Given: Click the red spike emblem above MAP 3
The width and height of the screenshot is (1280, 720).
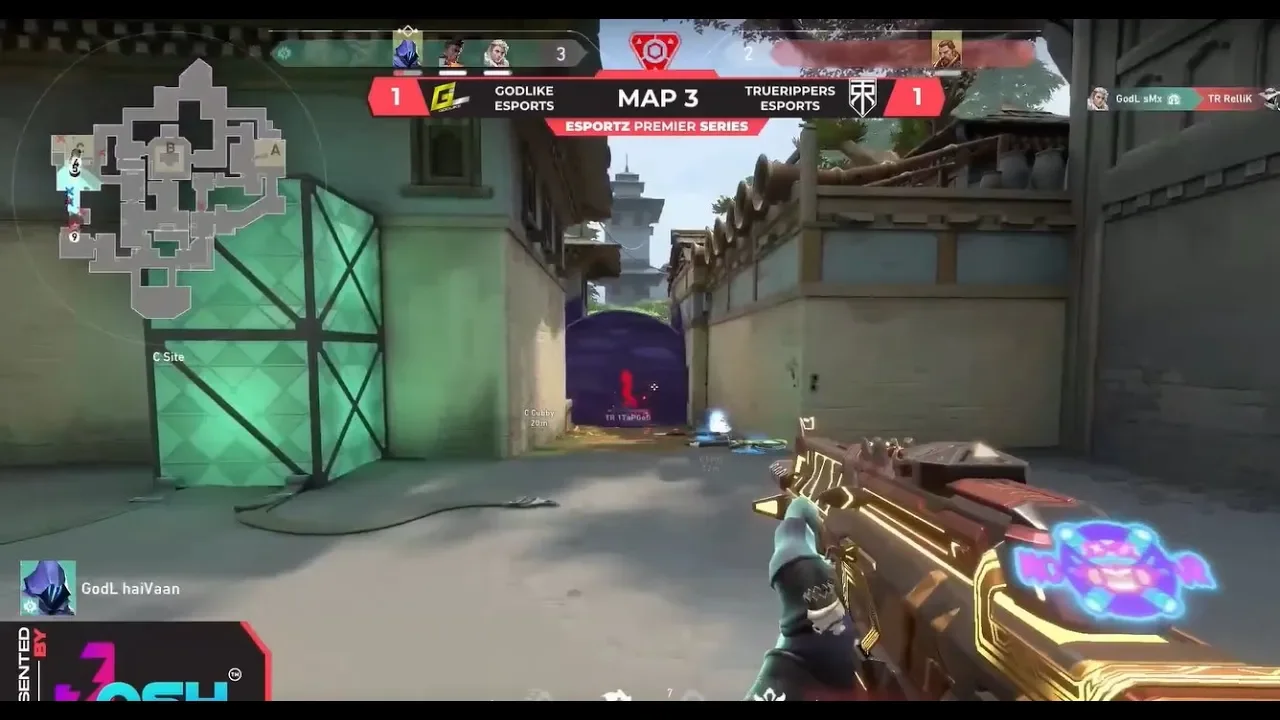Looking at the screenshot, I should pos(654,51).
